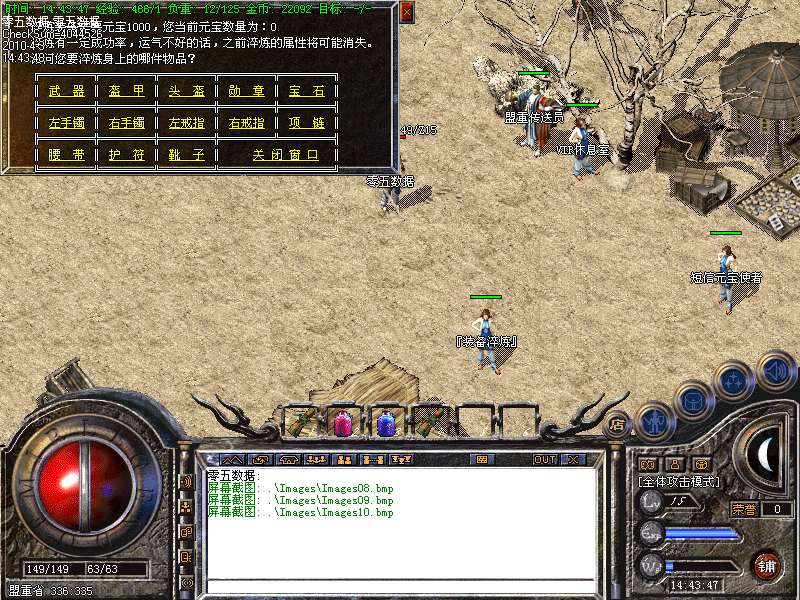This screenshot has width=800, height=600.
Task: Select 宝石 gem in the dialog
Action: (307, 92)
